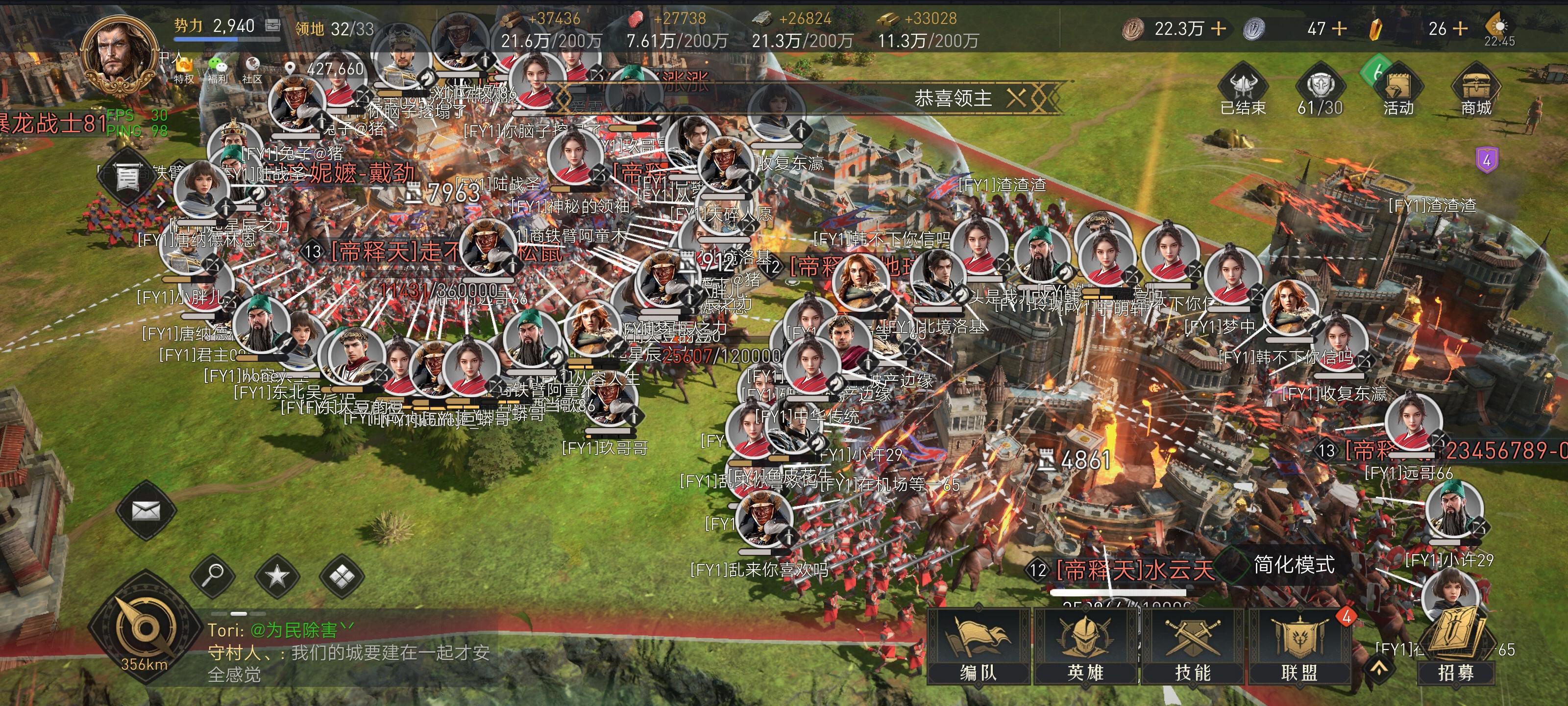
Task: Open the 联盟 alliance menu
Action: pos(1299,646)
